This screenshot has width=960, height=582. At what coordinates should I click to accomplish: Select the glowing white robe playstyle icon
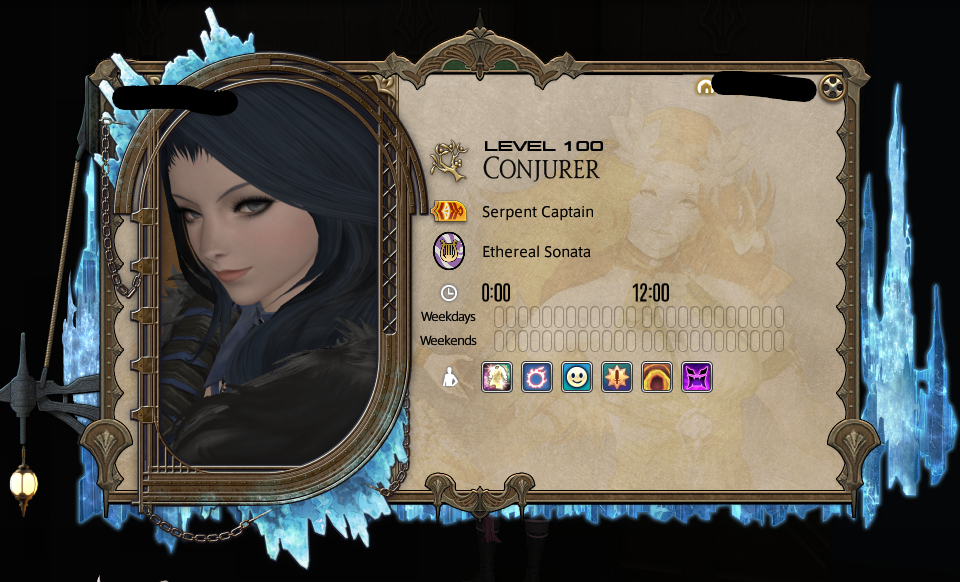pos(497,377)
